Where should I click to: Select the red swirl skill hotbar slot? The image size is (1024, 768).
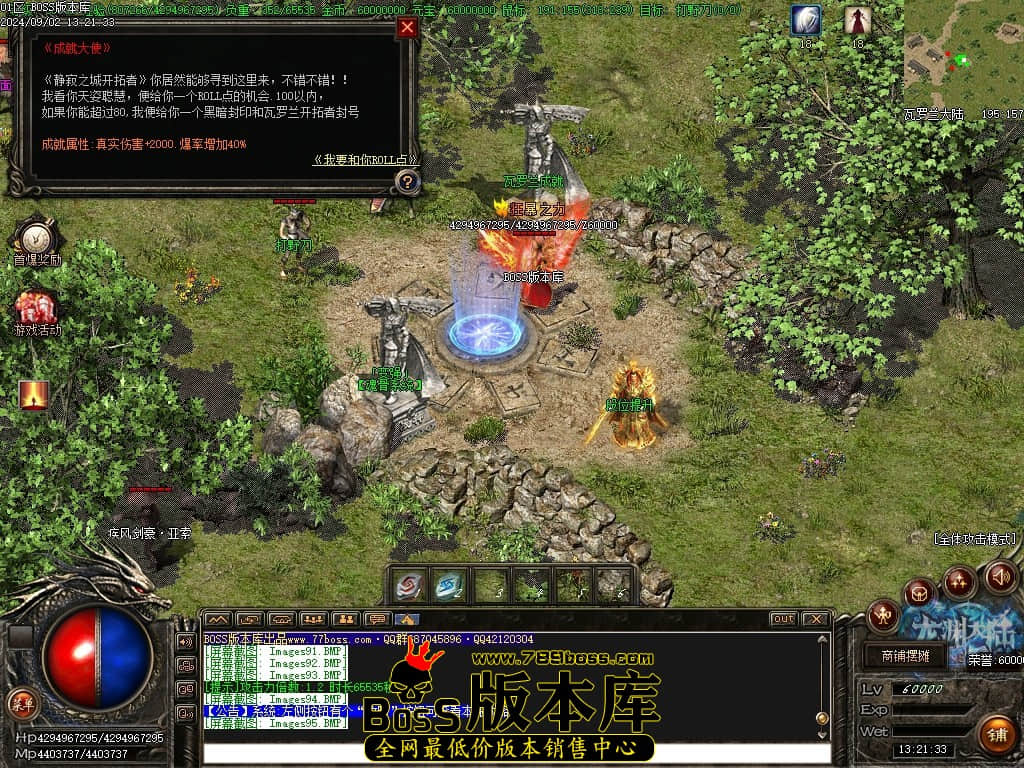(x=408, y=585)
